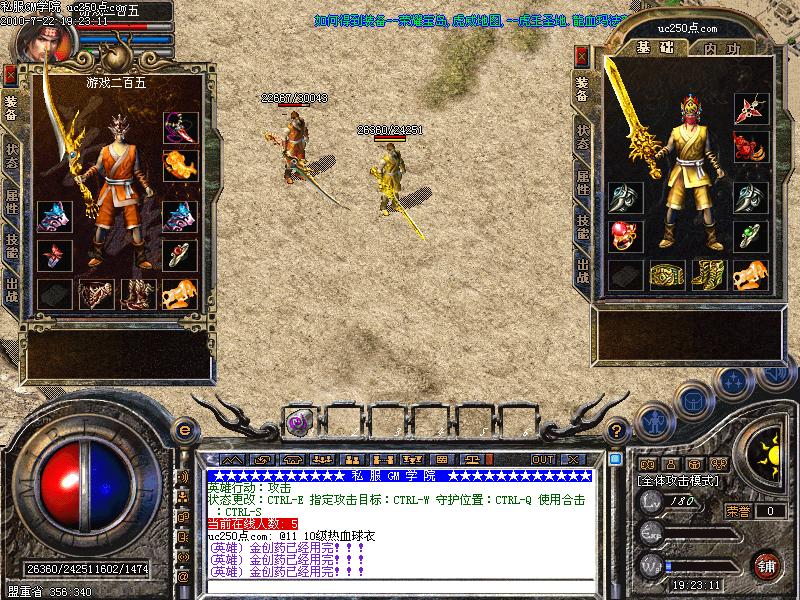Image resolution: width=800 pixels, height=600 pixels.
Task: Click the round 'e' button left of hotbar
Action: pos(183,430)
